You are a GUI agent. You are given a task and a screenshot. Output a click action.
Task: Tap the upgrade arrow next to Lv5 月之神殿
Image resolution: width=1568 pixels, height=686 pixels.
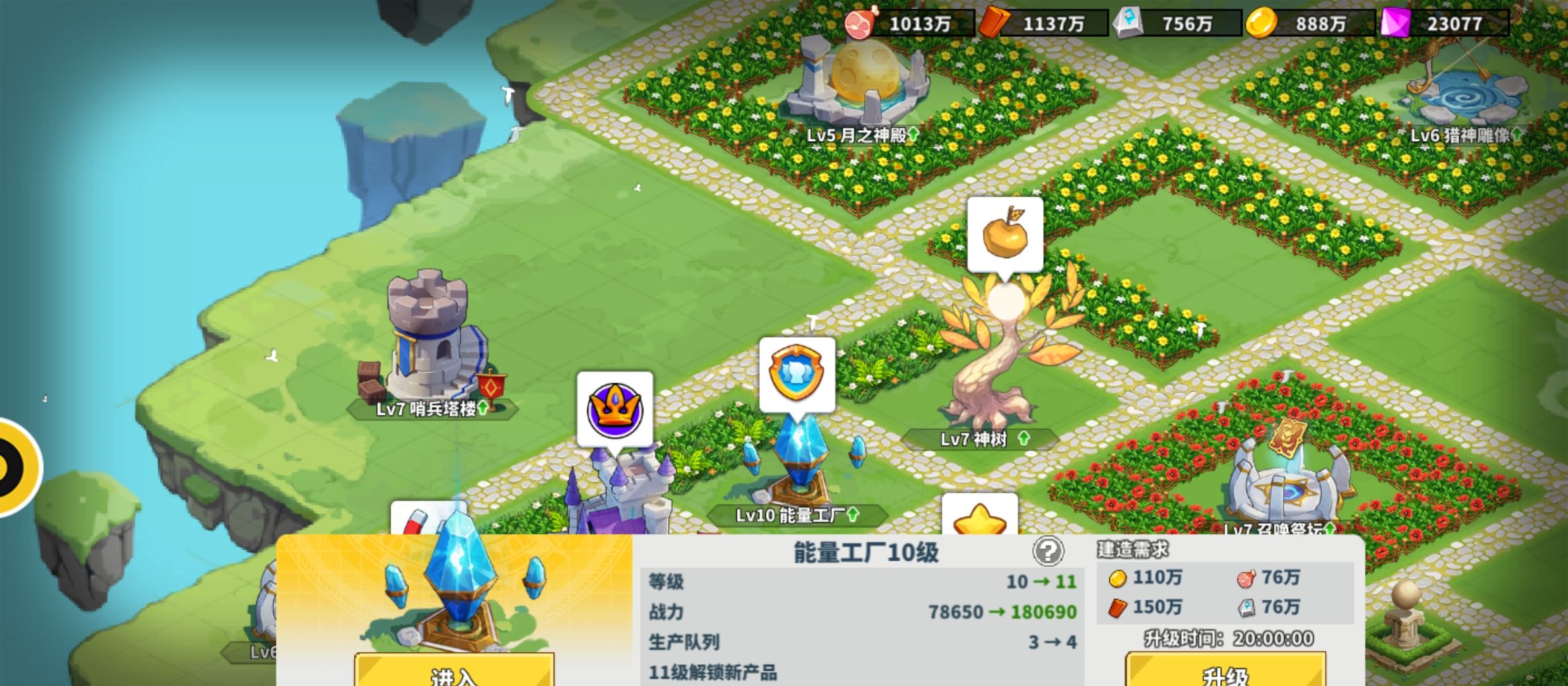point(915,133)
